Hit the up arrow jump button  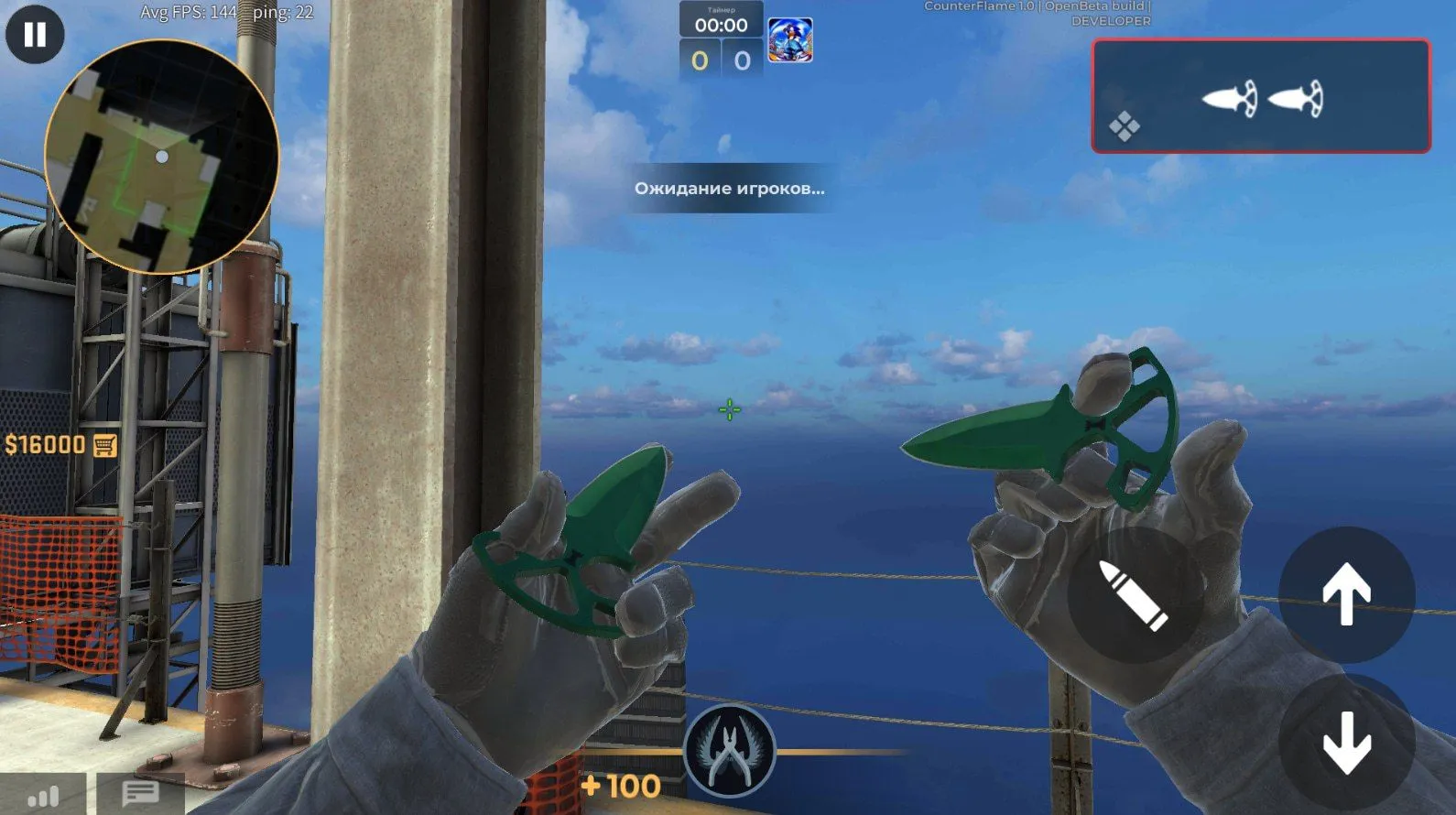pyautogui.click(x=1345, y=594)
